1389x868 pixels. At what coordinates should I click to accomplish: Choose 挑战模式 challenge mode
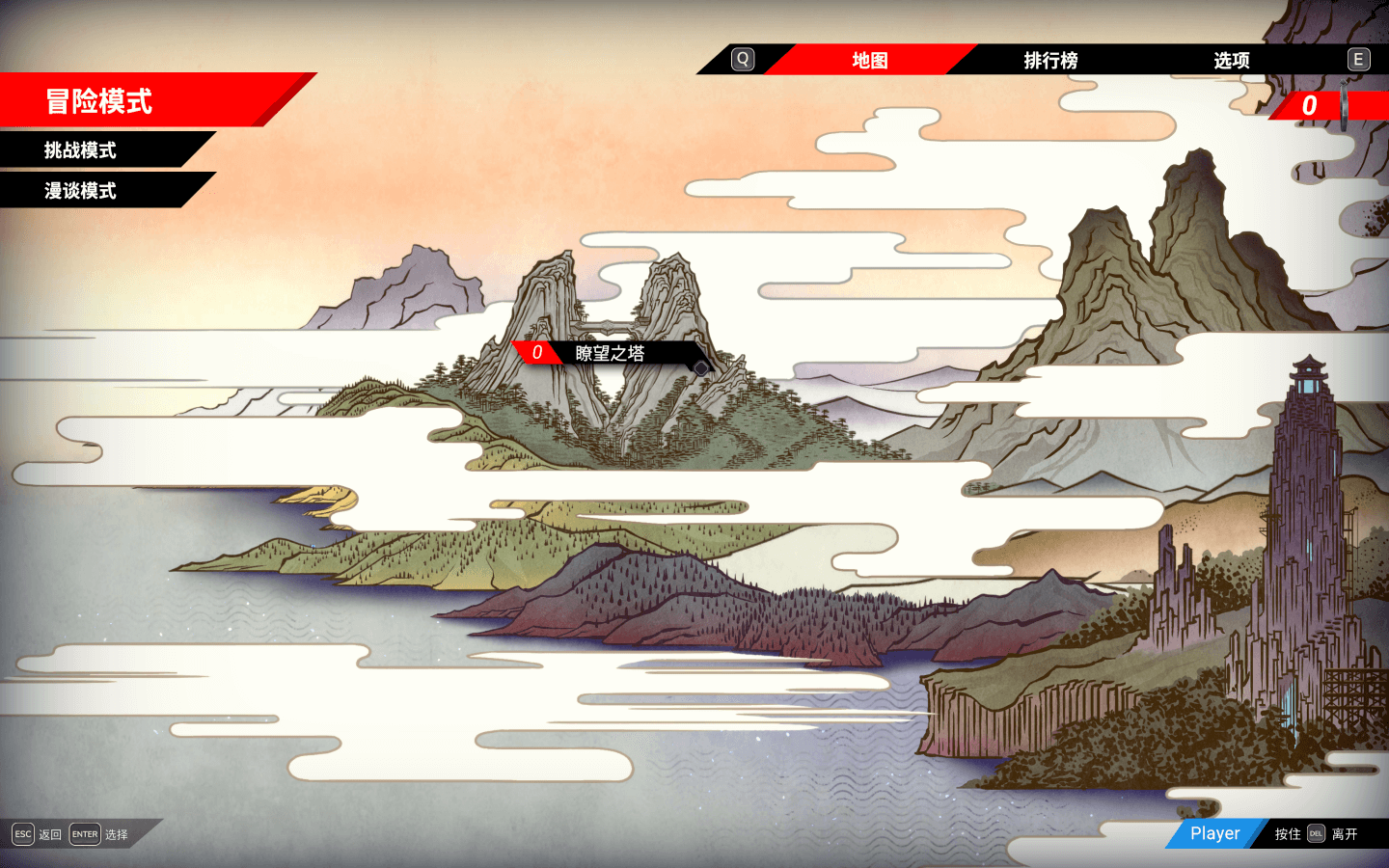pos(81,150)
